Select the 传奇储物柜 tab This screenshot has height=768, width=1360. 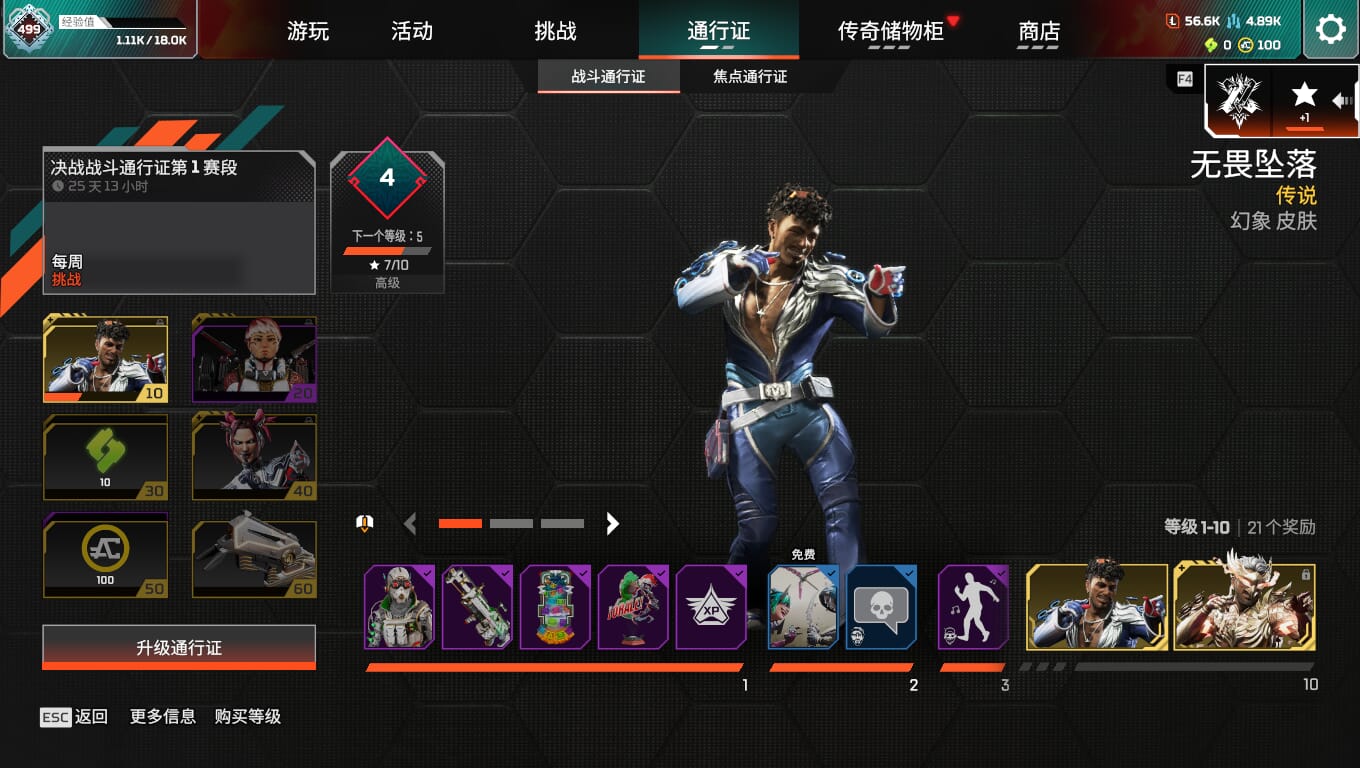pos(890,31)
